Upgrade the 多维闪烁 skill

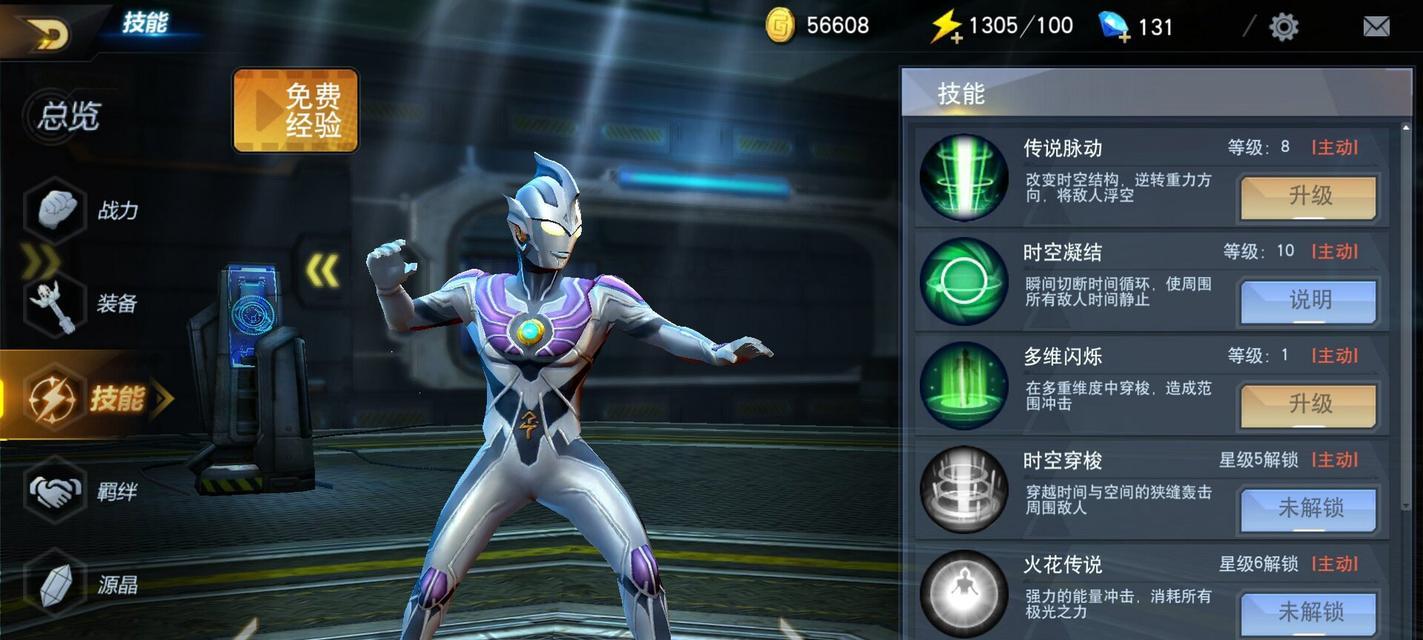coord(1309,405)
